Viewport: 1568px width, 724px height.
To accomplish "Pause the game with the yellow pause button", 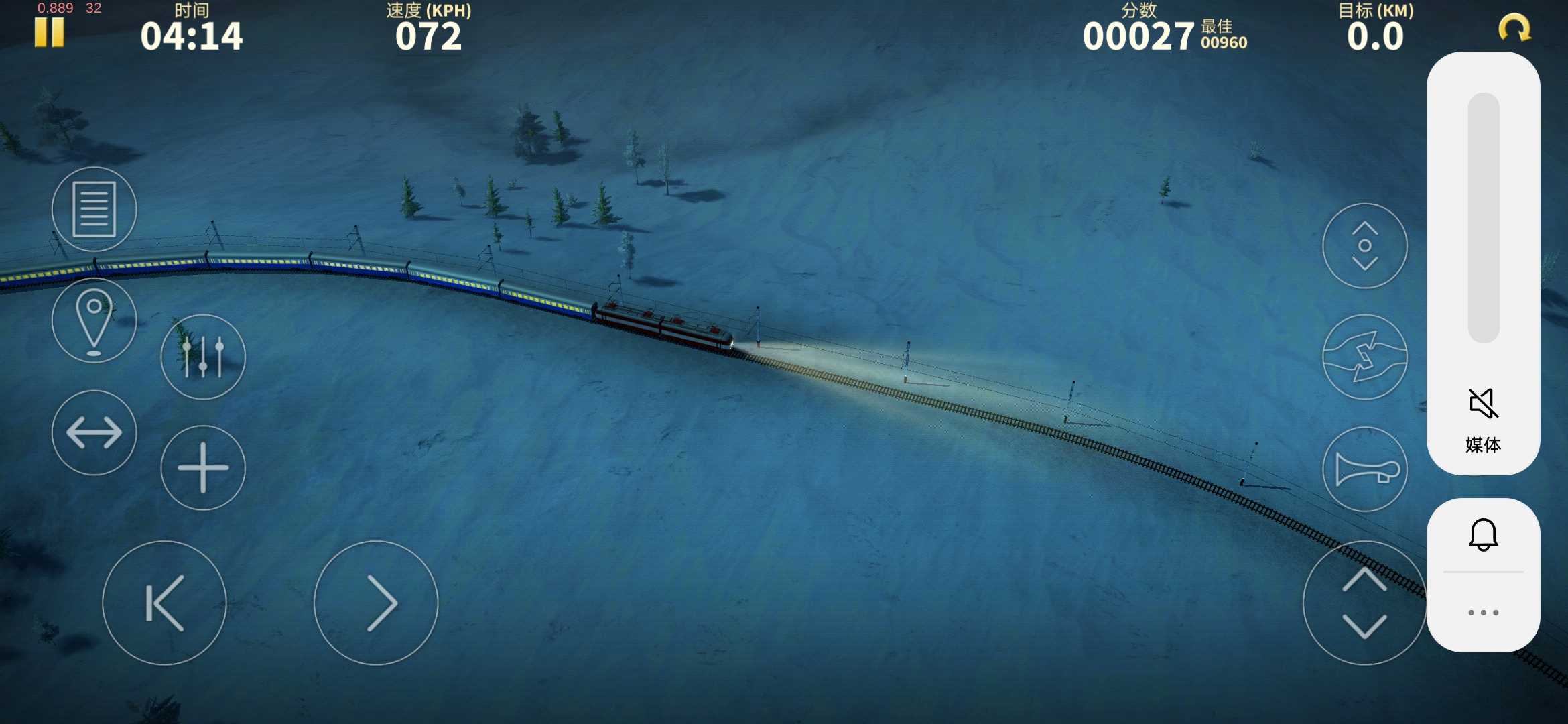I will tap(50, 32).
